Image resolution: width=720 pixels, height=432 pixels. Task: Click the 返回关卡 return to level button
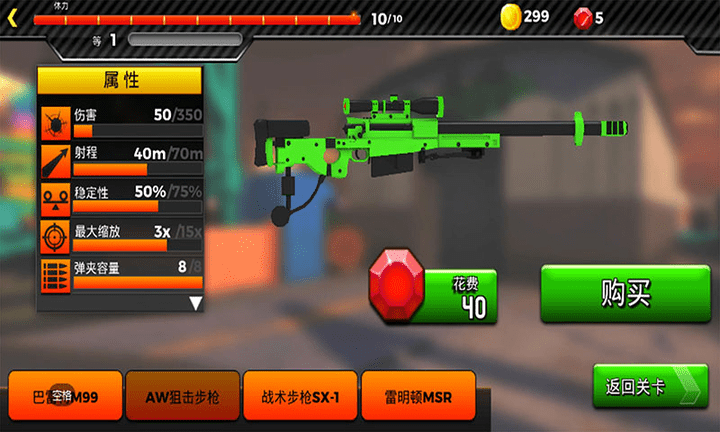point(649,386)
